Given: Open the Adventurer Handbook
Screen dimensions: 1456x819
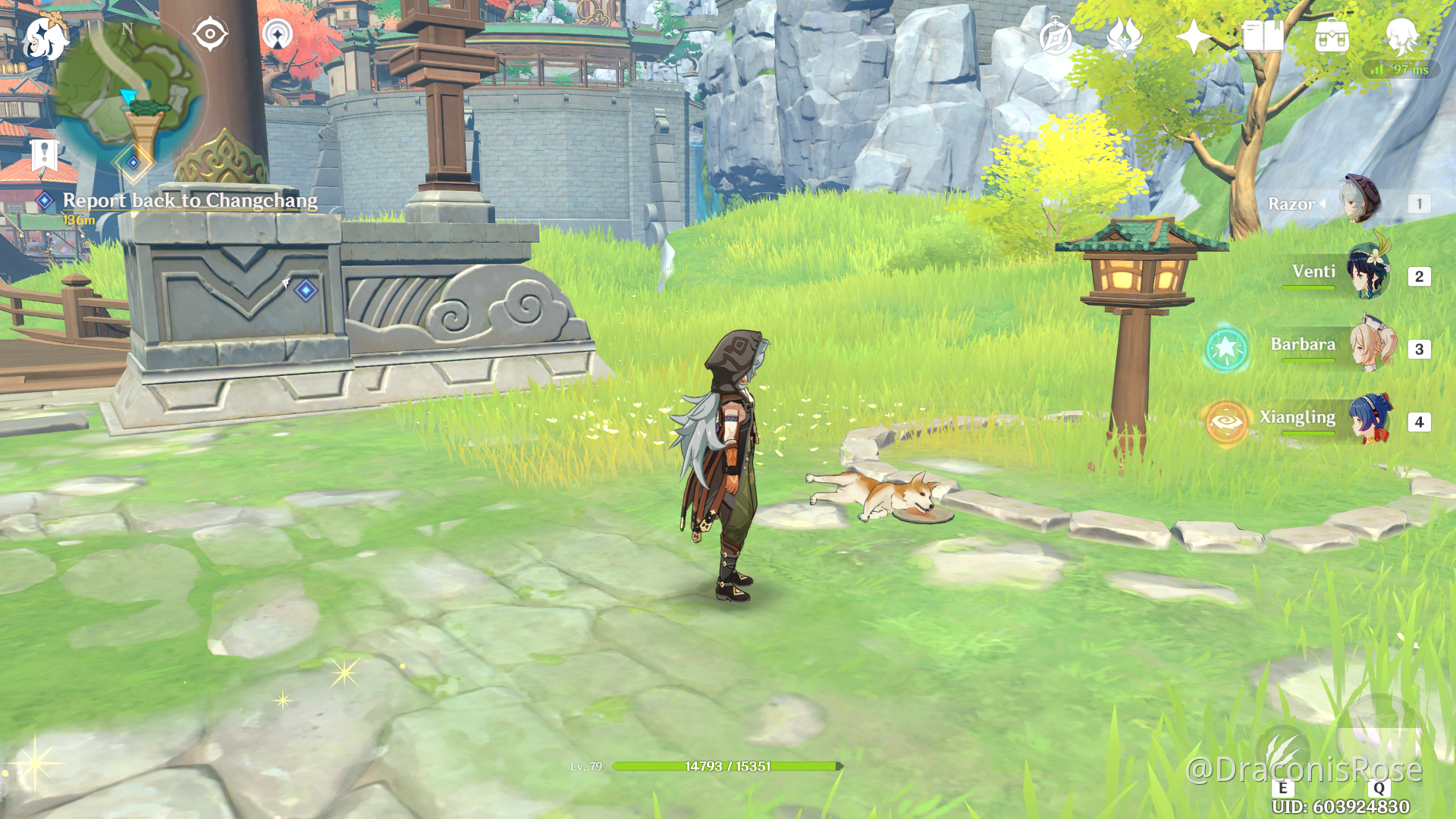Looking at the screenshot, I should point(1056,35).
